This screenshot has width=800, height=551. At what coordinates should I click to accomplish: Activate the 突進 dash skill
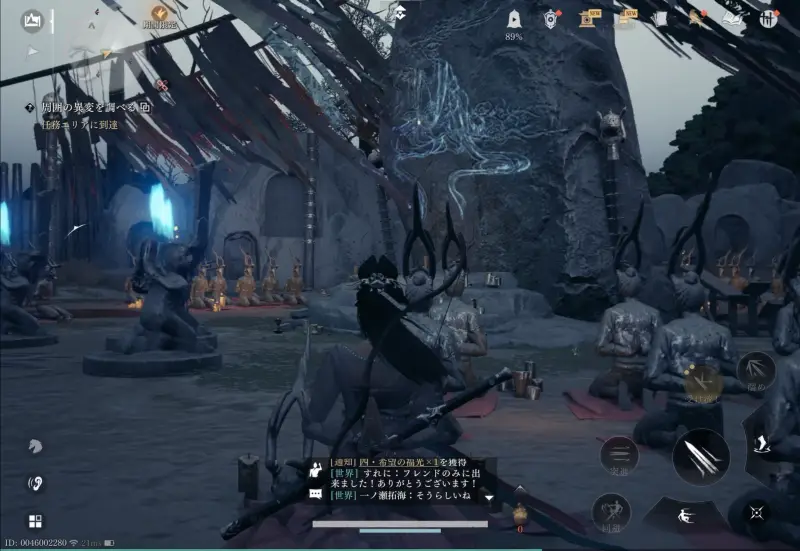tap(619, 455)
